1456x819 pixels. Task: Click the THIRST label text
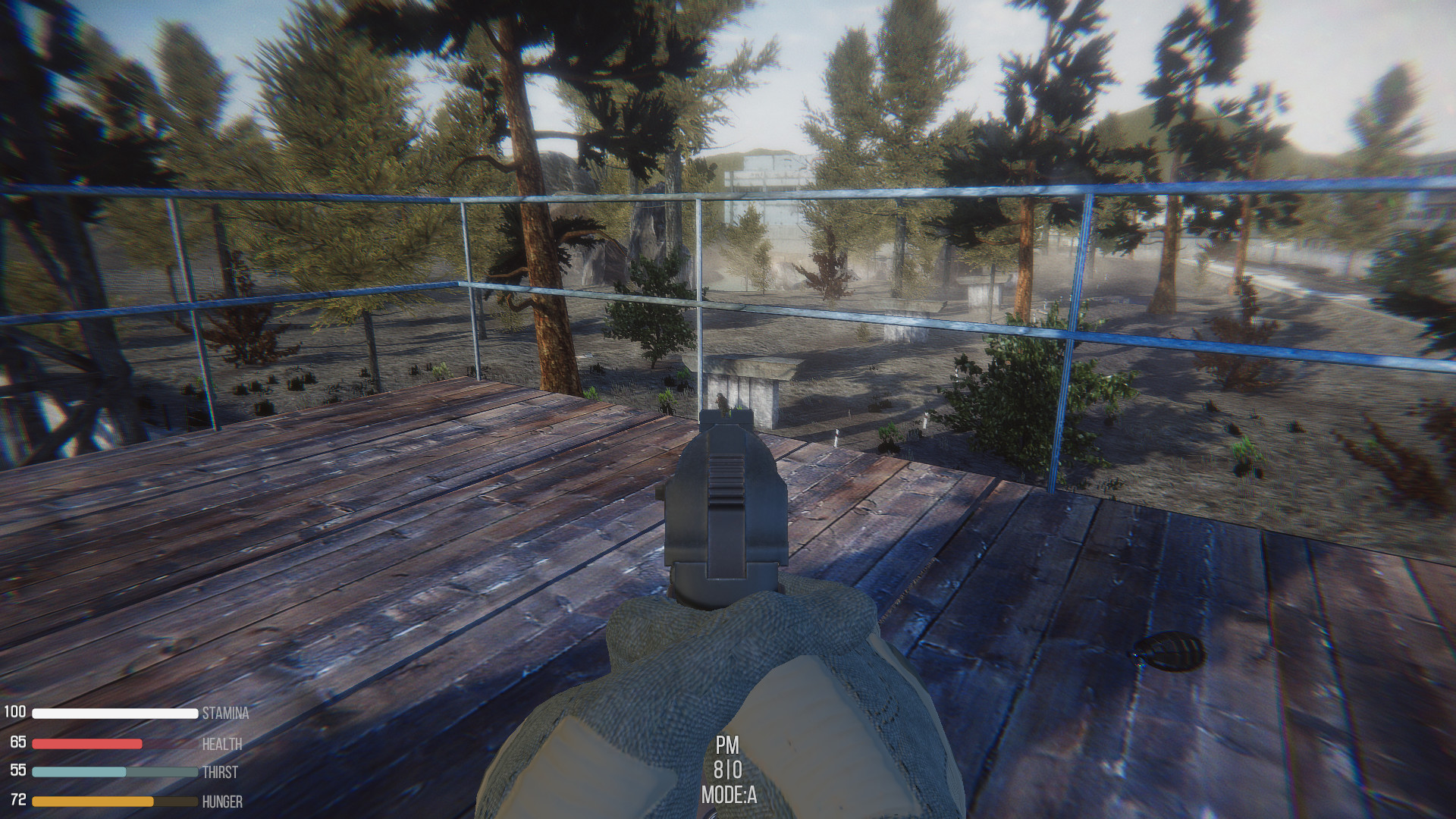[220, 773]
